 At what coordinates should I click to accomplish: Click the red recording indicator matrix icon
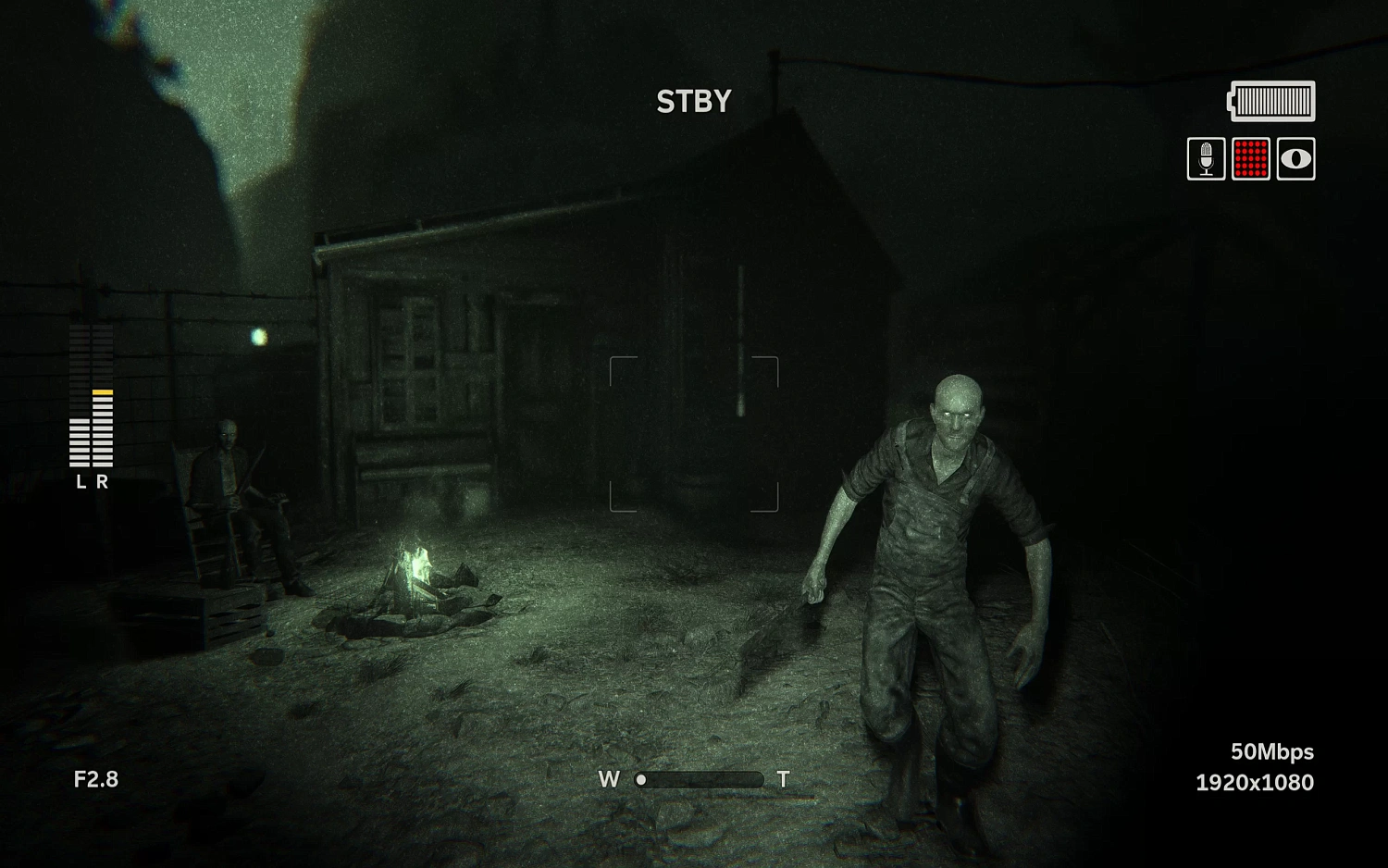(1250, 158)
